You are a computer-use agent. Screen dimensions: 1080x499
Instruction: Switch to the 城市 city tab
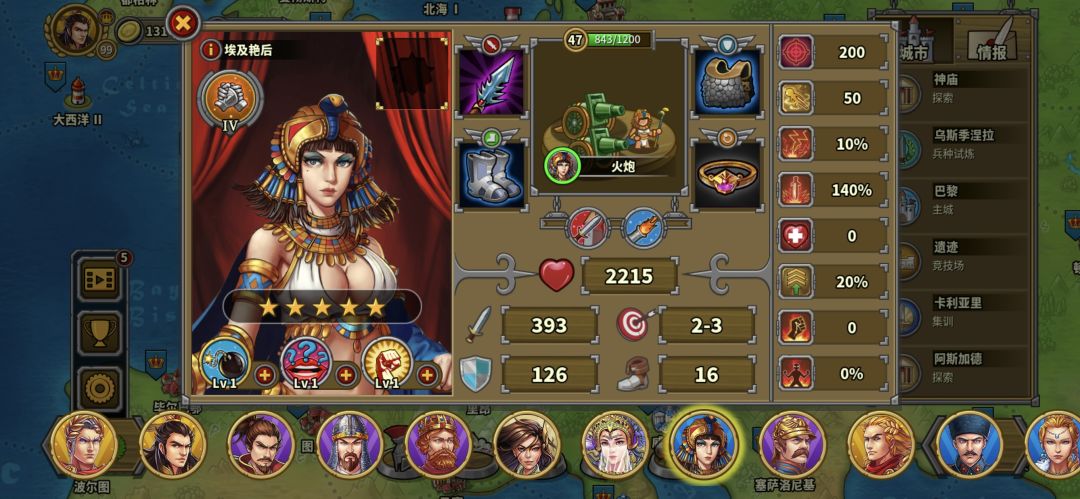click(x=918, y=45)
